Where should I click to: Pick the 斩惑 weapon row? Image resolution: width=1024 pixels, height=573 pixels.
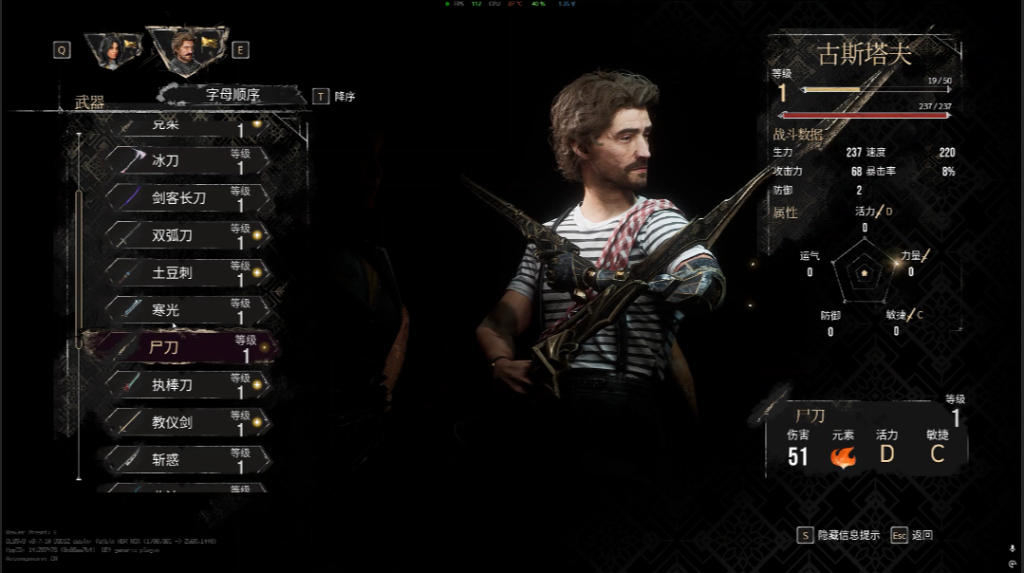[187, 460]
